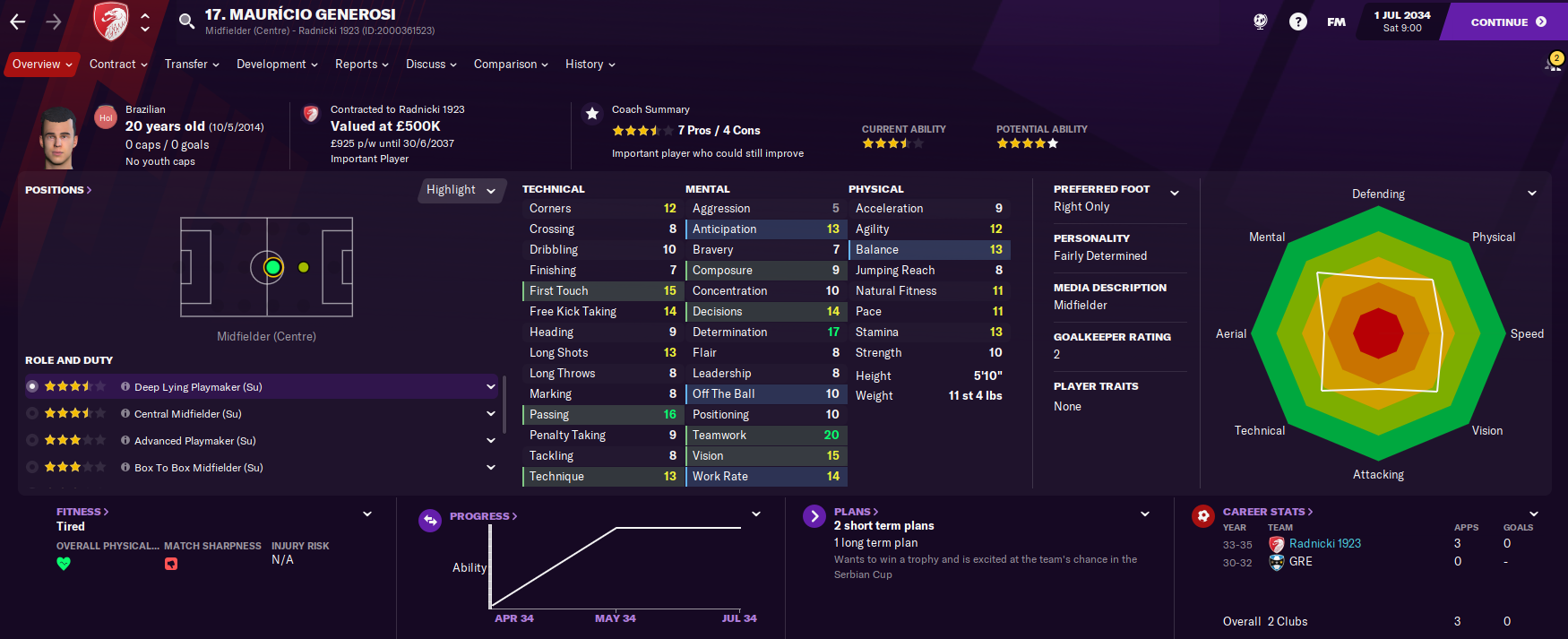Open the FM menu button
Screen dimensions: 1568x639
tap(1336, 22)
